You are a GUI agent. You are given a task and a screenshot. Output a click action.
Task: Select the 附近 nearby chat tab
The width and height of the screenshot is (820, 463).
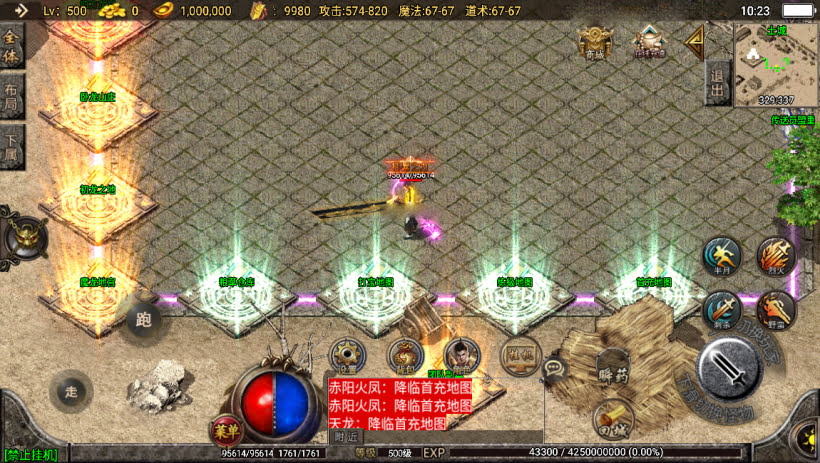pyautogui.click(x=346, y=436)
